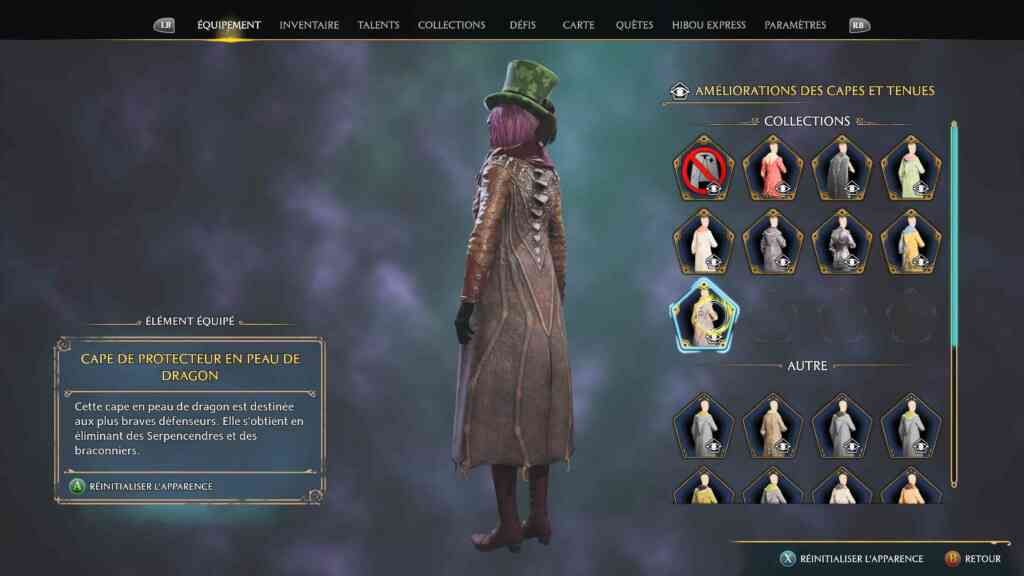Pick the light green robe appearance
Screen dimensions: 1024x576
point(911,168)
